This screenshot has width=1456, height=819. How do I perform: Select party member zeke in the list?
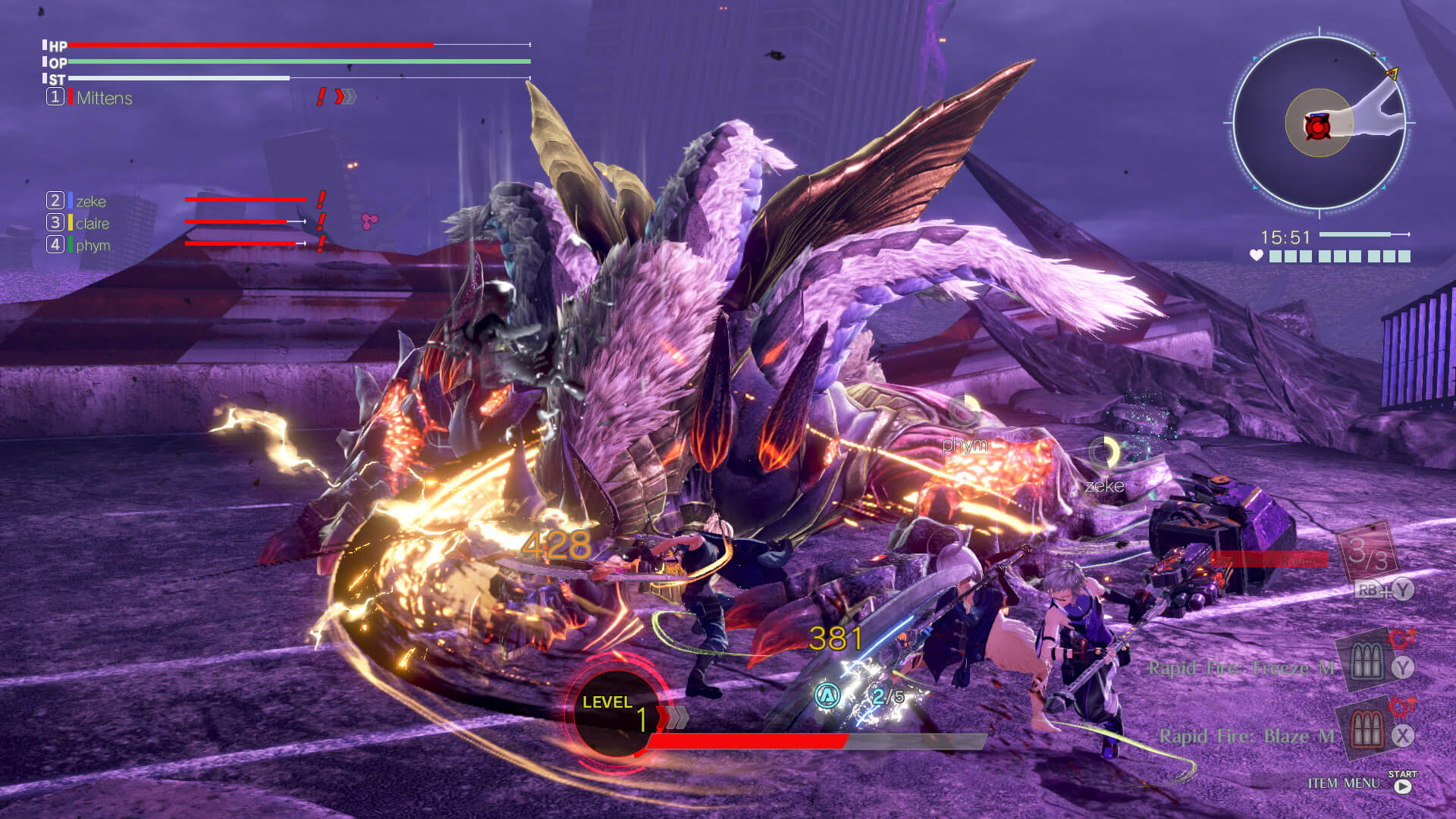click(x=91, y=201)
